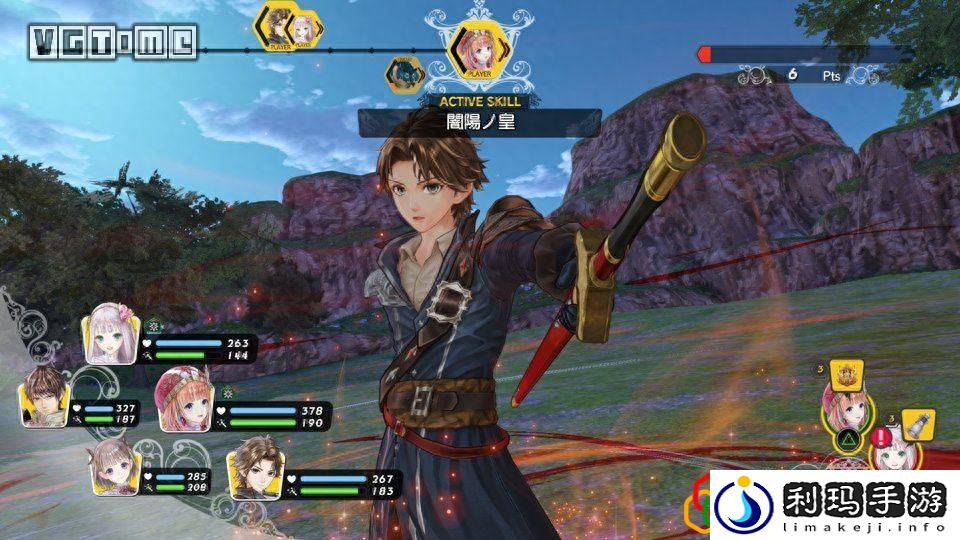Click the brown-haired player icon on the turn timeline
The height and width of the screenshot is (540, 960).
pyautogui.click(x=276, y=25)
